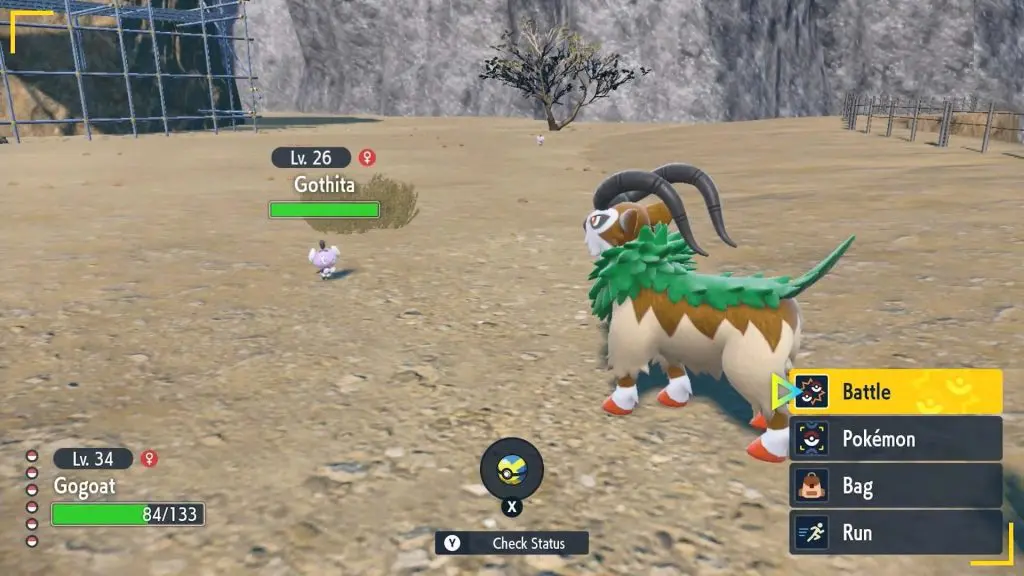Viewport: 1024px width, 576px height.
Task: Open the Pokémon party menu
Action: coord(896,438)
